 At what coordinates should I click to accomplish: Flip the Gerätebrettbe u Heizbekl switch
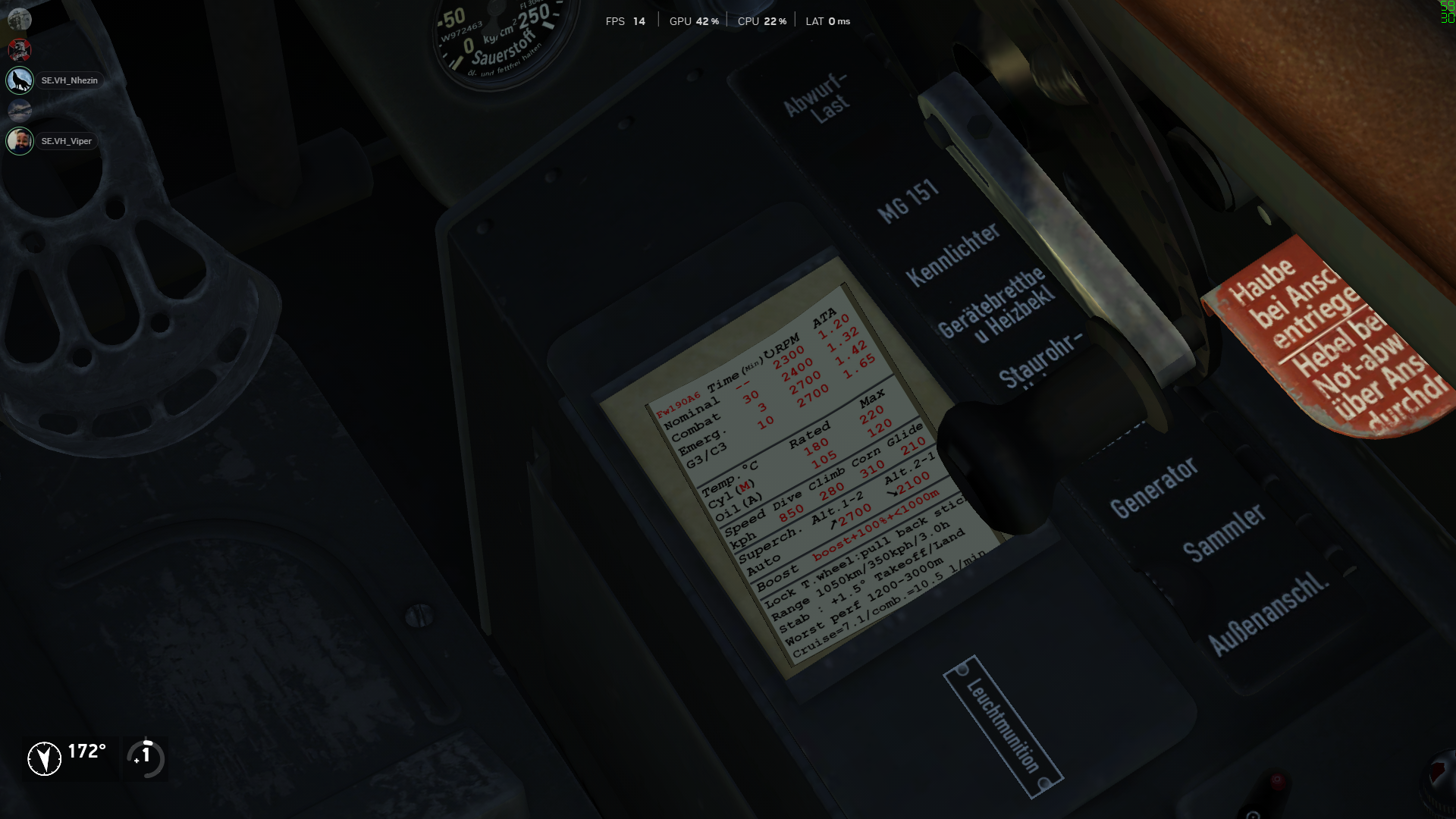[993, 307]
